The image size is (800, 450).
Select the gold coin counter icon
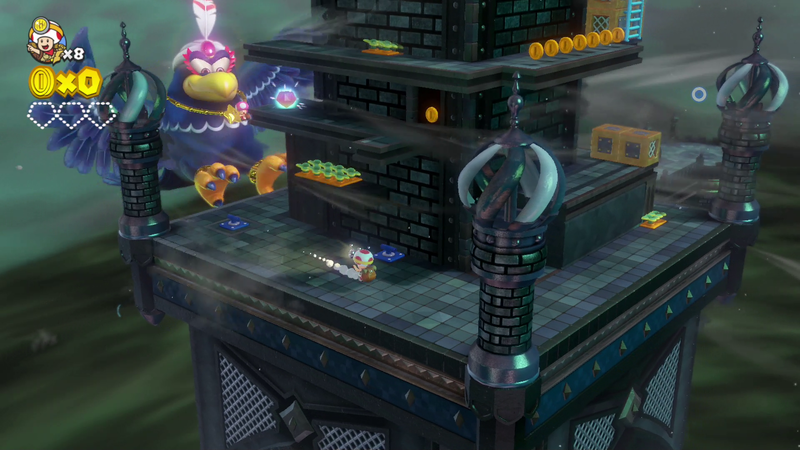(42, 80)
